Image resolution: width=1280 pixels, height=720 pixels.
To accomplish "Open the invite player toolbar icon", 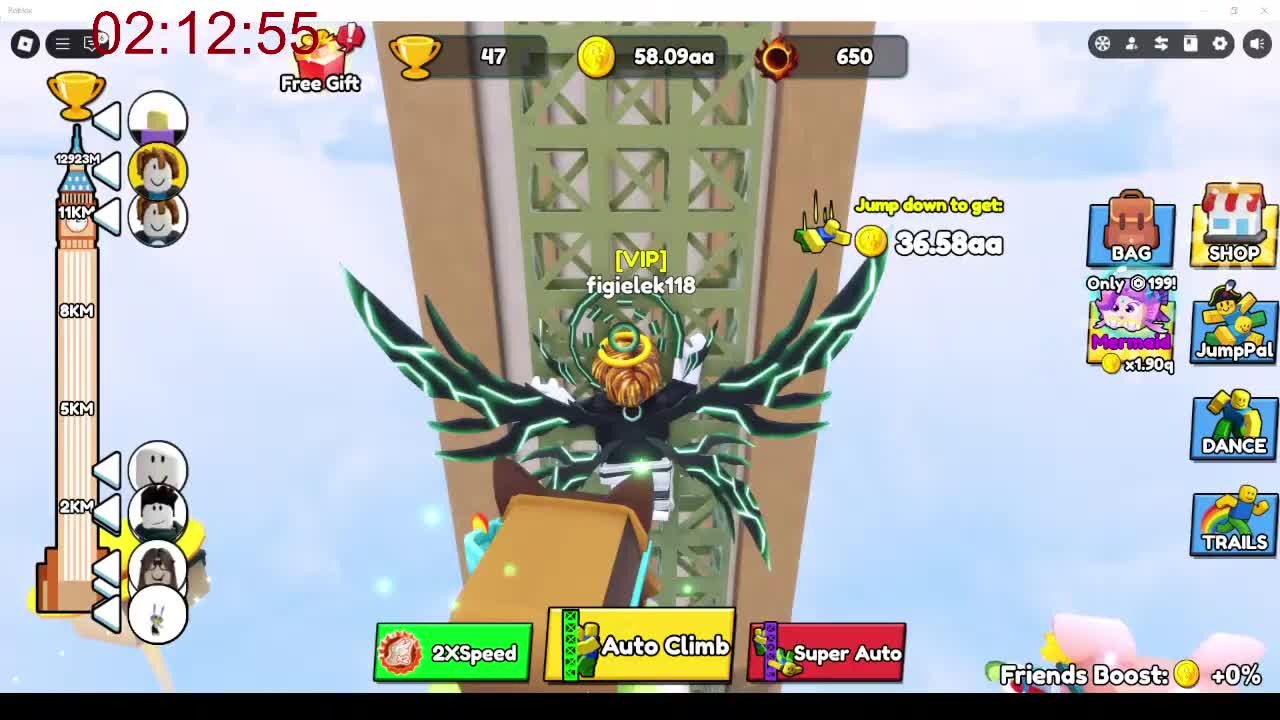I will click(x=1131, y=43).
